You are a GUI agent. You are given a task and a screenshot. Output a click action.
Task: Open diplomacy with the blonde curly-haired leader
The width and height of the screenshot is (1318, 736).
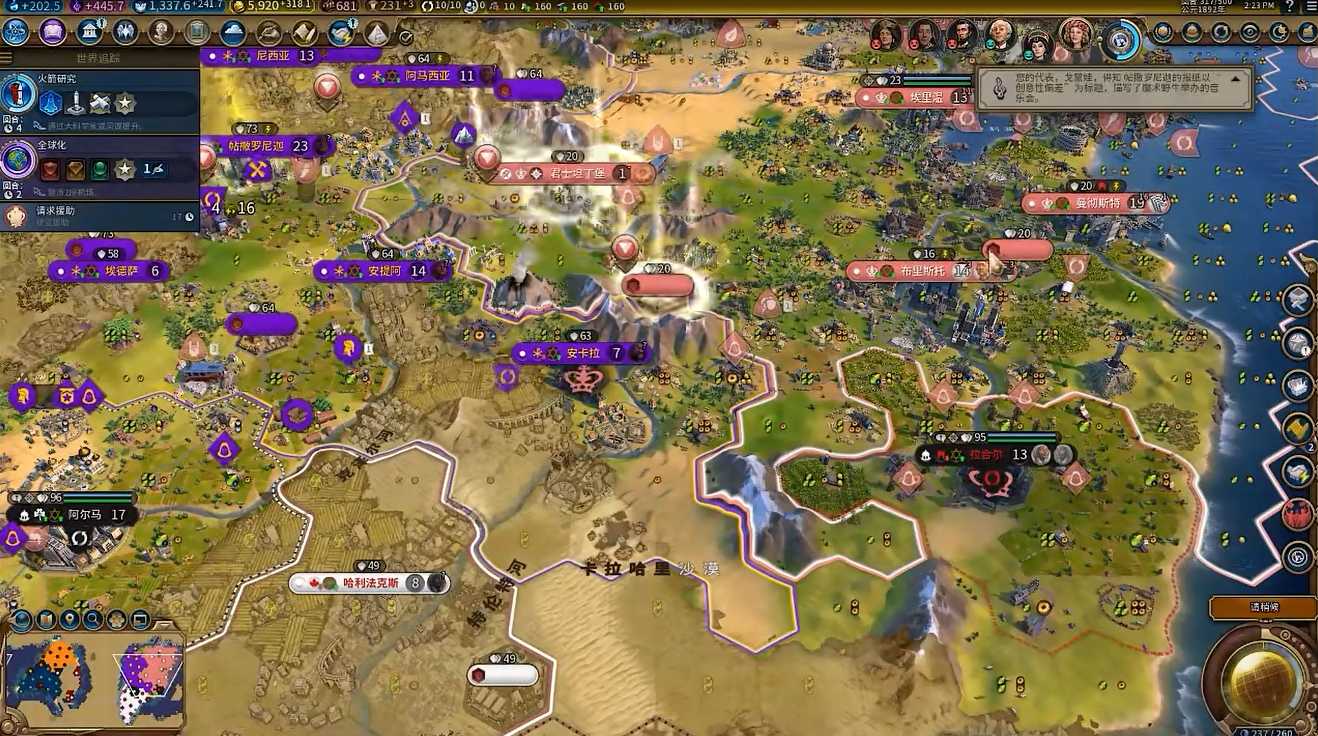pos(1076,35)
